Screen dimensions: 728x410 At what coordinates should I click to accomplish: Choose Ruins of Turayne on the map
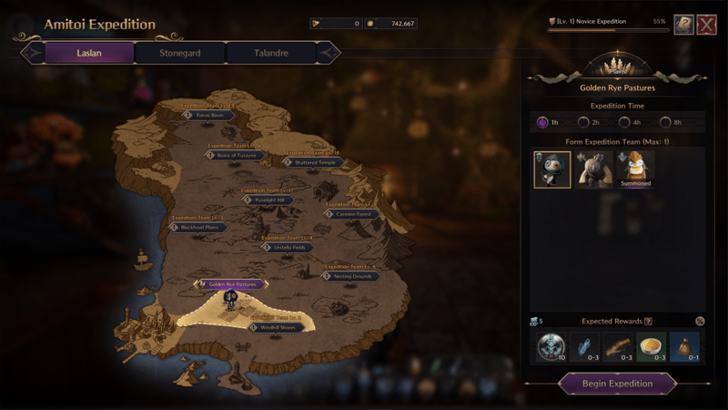(x=237, y=155)
